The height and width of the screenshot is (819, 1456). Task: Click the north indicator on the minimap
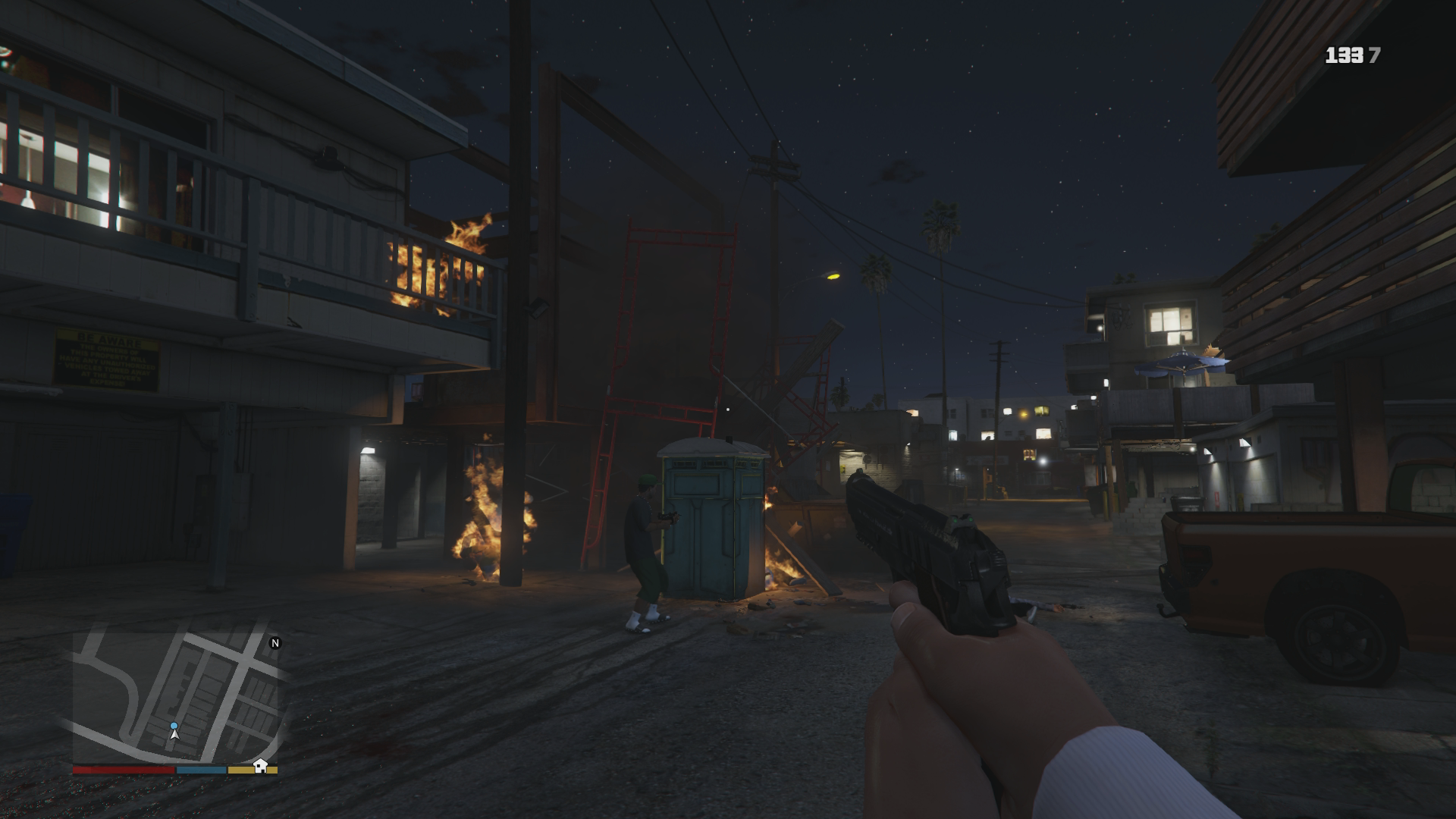(x=275, y=643)
